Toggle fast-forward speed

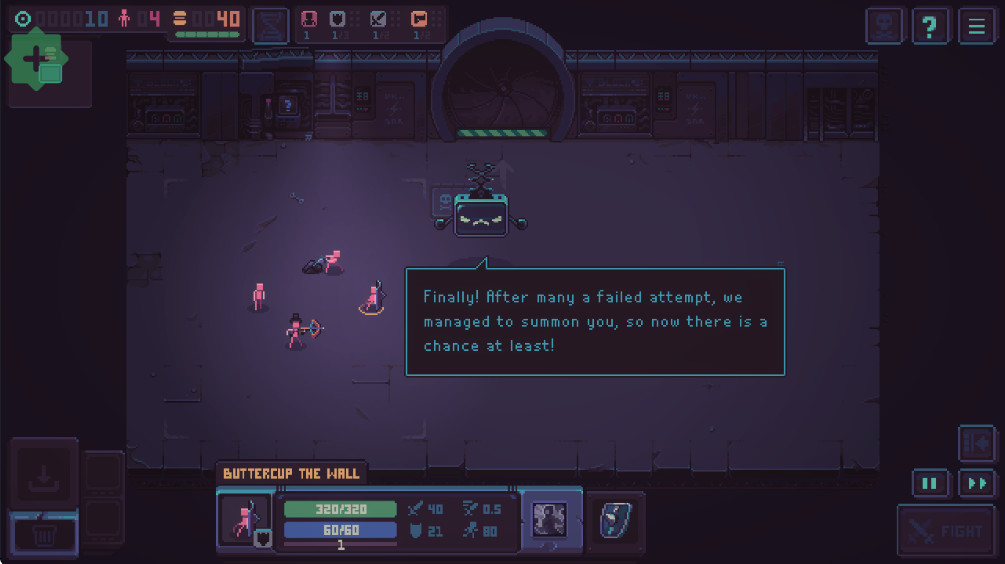(976, 484)
